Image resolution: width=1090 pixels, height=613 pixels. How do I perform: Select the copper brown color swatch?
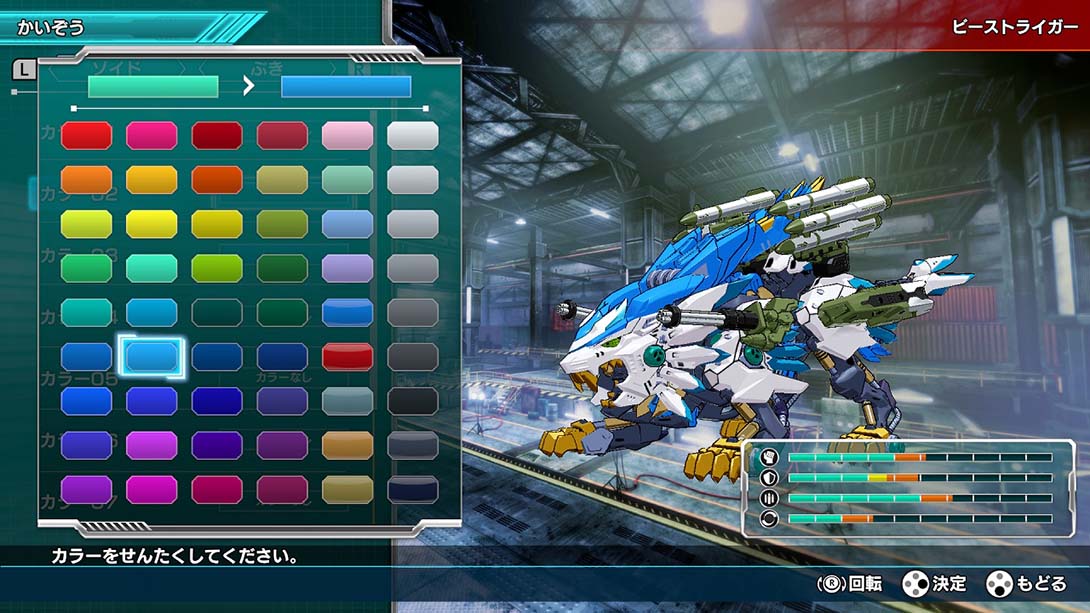347,445
